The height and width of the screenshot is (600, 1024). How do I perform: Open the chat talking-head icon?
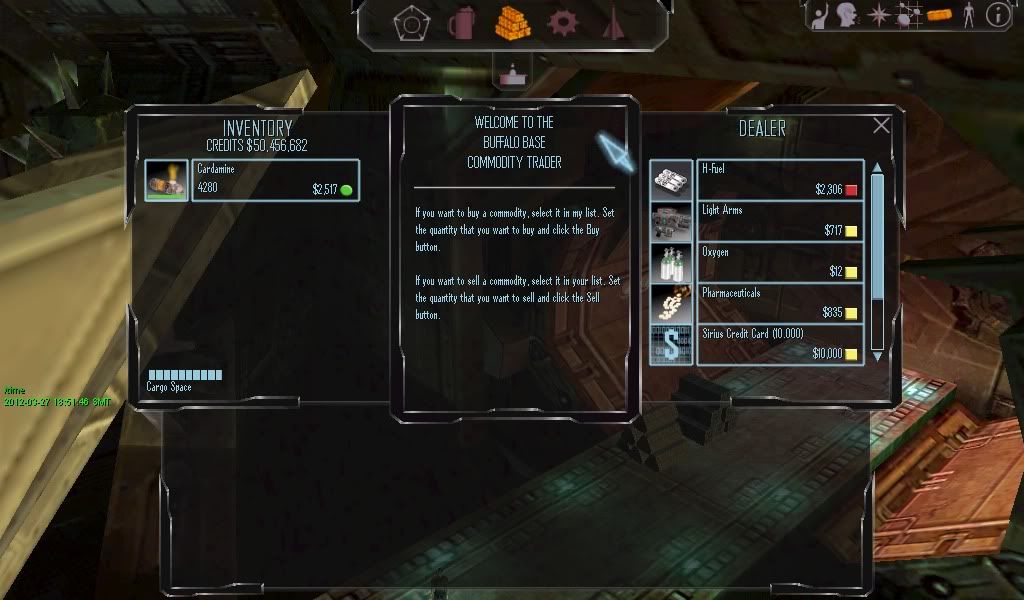pyautogui.click(x=848, y=14)
